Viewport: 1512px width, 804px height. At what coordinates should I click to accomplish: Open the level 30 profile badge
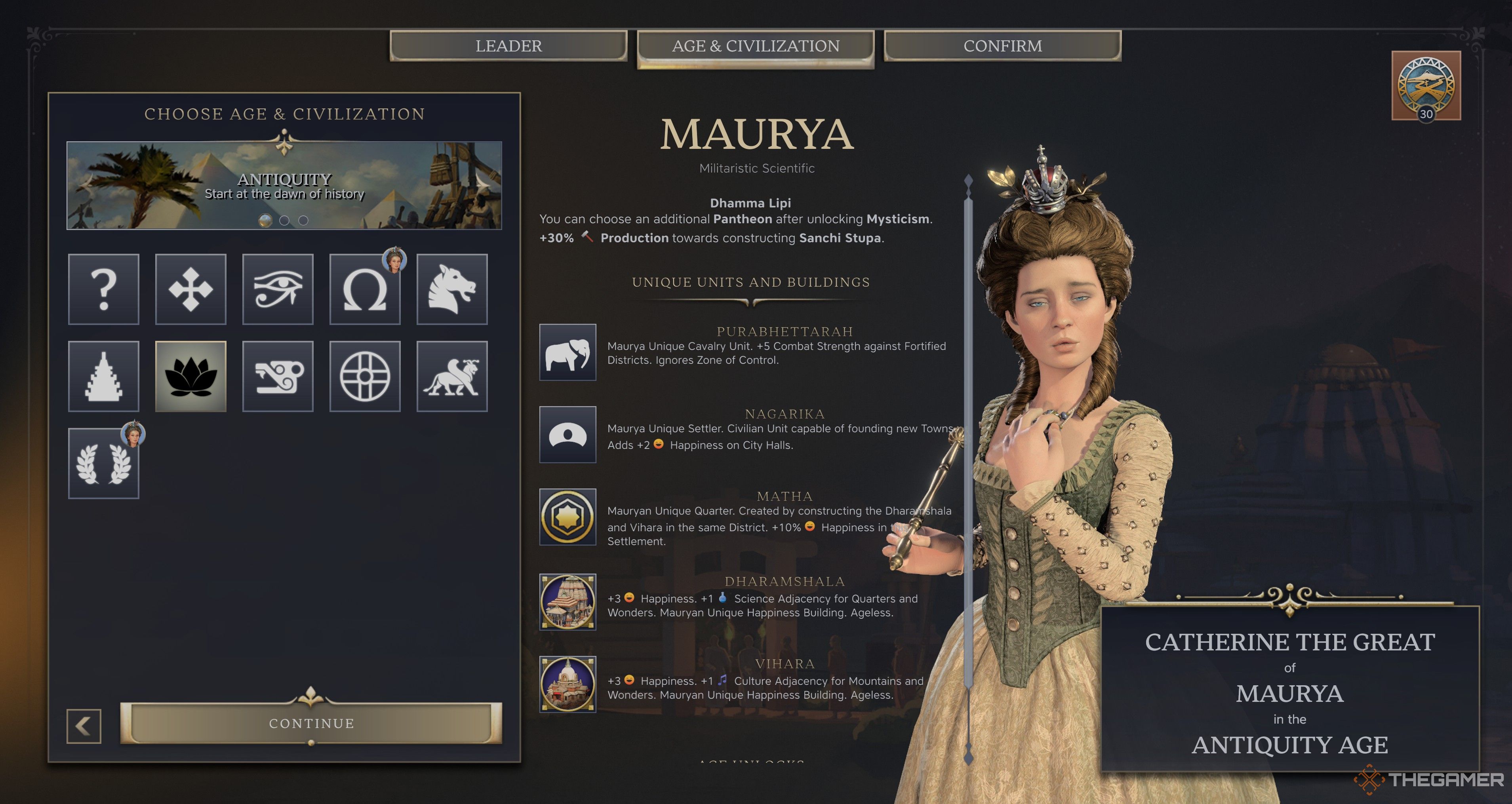[x=1426, y=86]
